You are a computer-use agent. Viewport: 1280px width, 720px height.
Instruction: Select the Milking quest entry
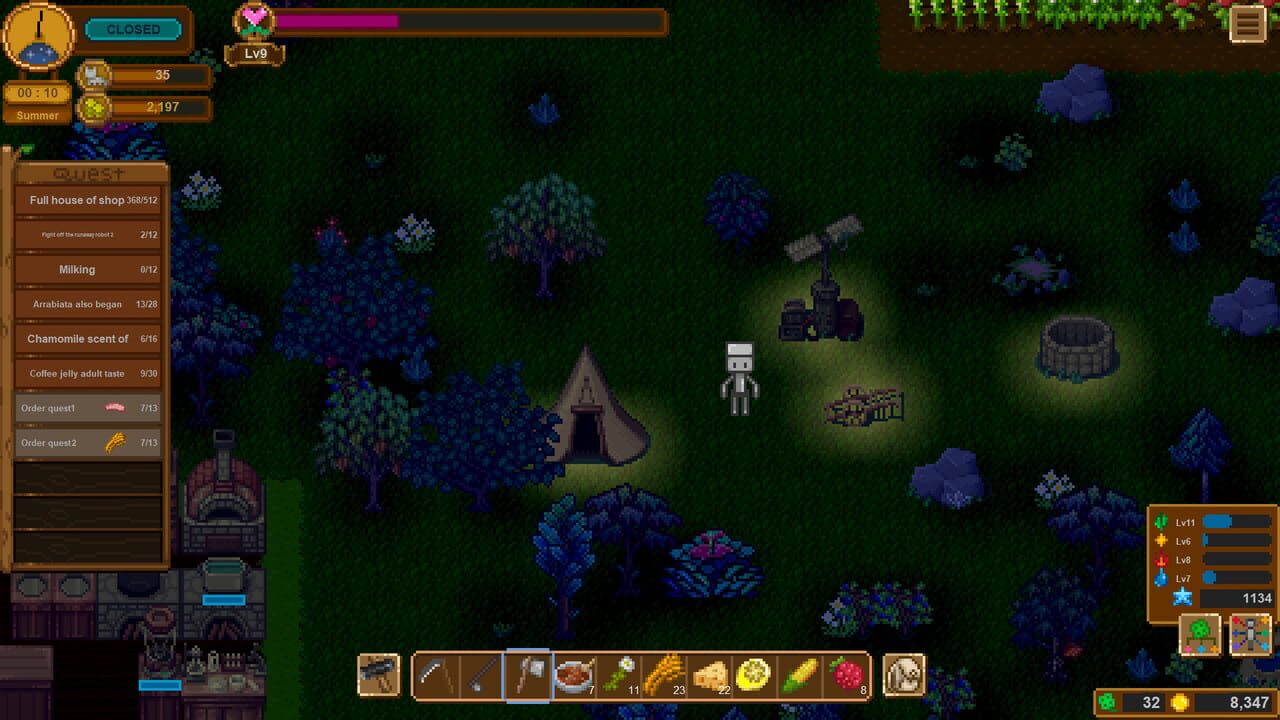[x=88, y=269]
